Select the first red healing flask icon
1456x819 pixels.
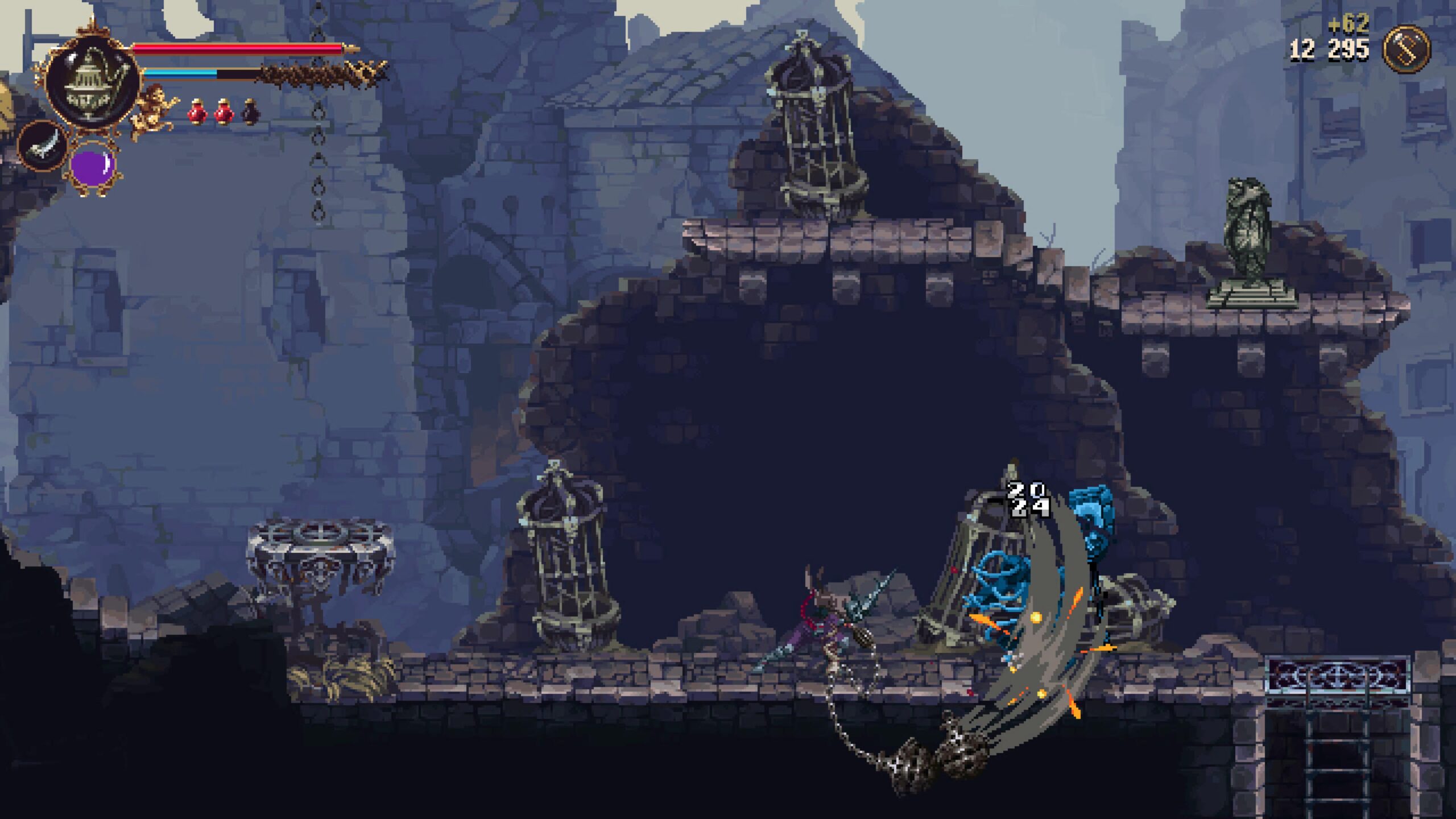(196, 111)
